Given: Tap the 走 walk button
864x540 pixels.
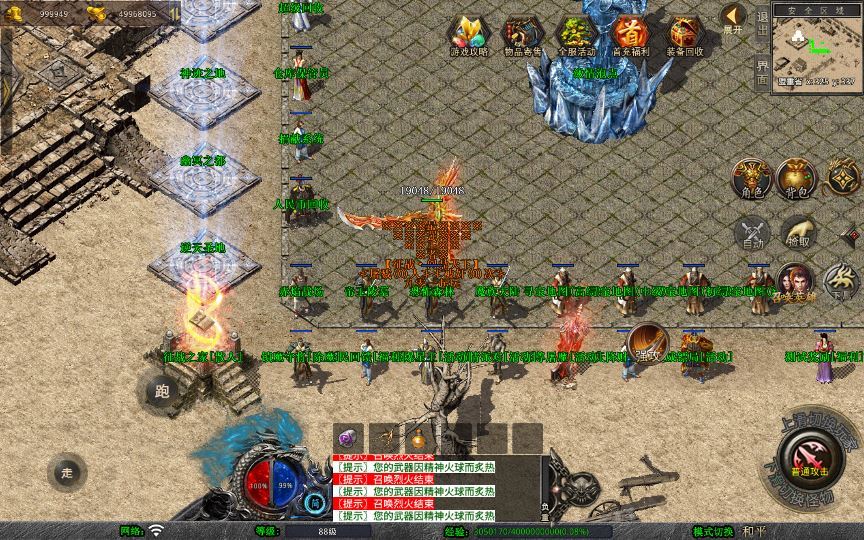Looking at the screenshot, I should click(67, 472).
